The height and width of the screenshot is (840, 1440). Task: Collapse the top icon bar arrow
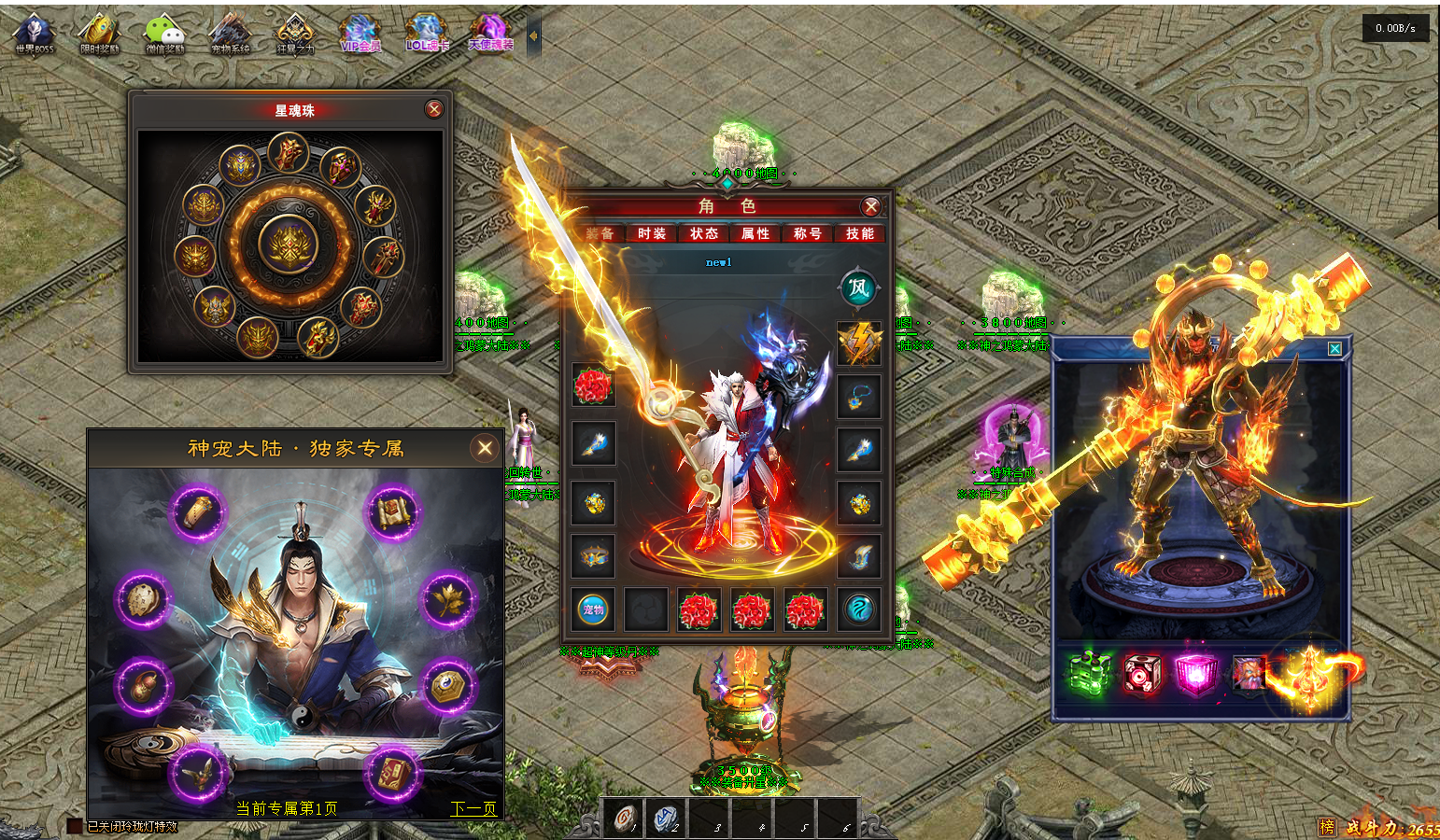[x=533, y=36]
